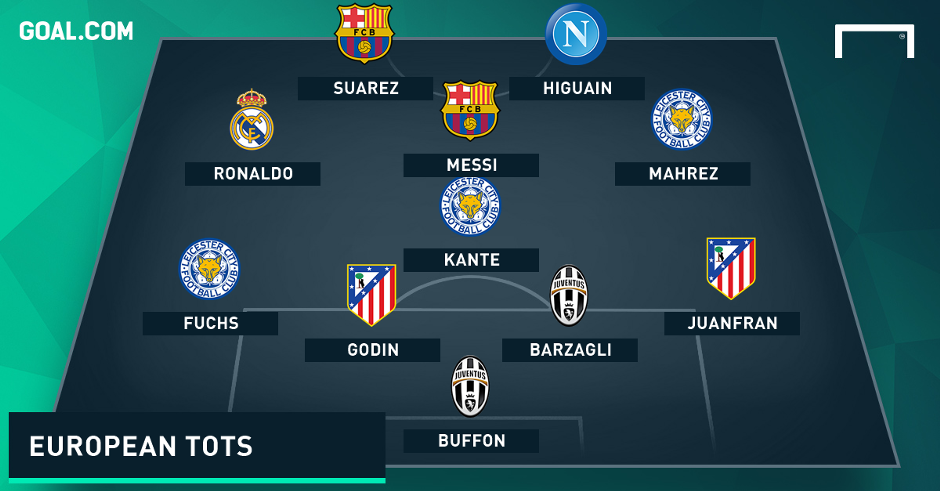Choose Mahrez on the right wing
The height and width of the screenshot is (491, 940).
(x=683, y=173)
